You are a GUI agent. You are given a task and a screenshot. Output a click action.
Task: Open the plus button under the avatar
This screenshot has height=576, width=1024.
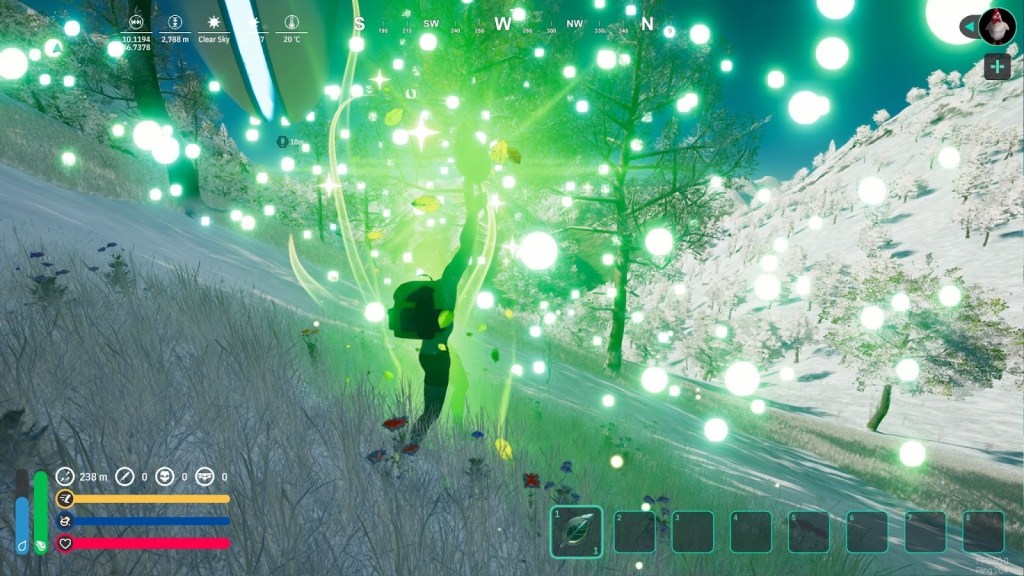coord(996,67)
